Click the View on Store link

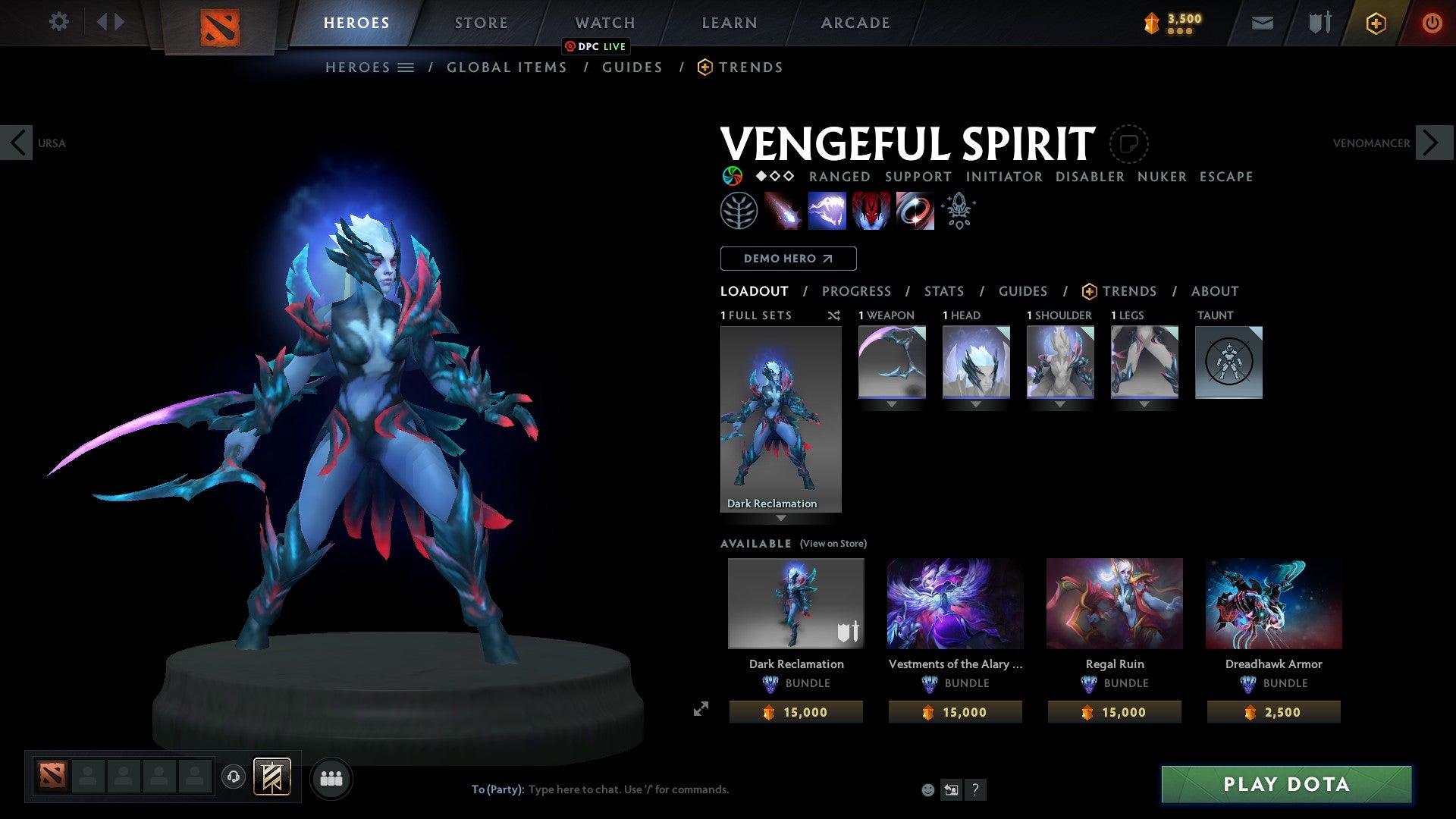pyautogui.click(x=835, y=544)
